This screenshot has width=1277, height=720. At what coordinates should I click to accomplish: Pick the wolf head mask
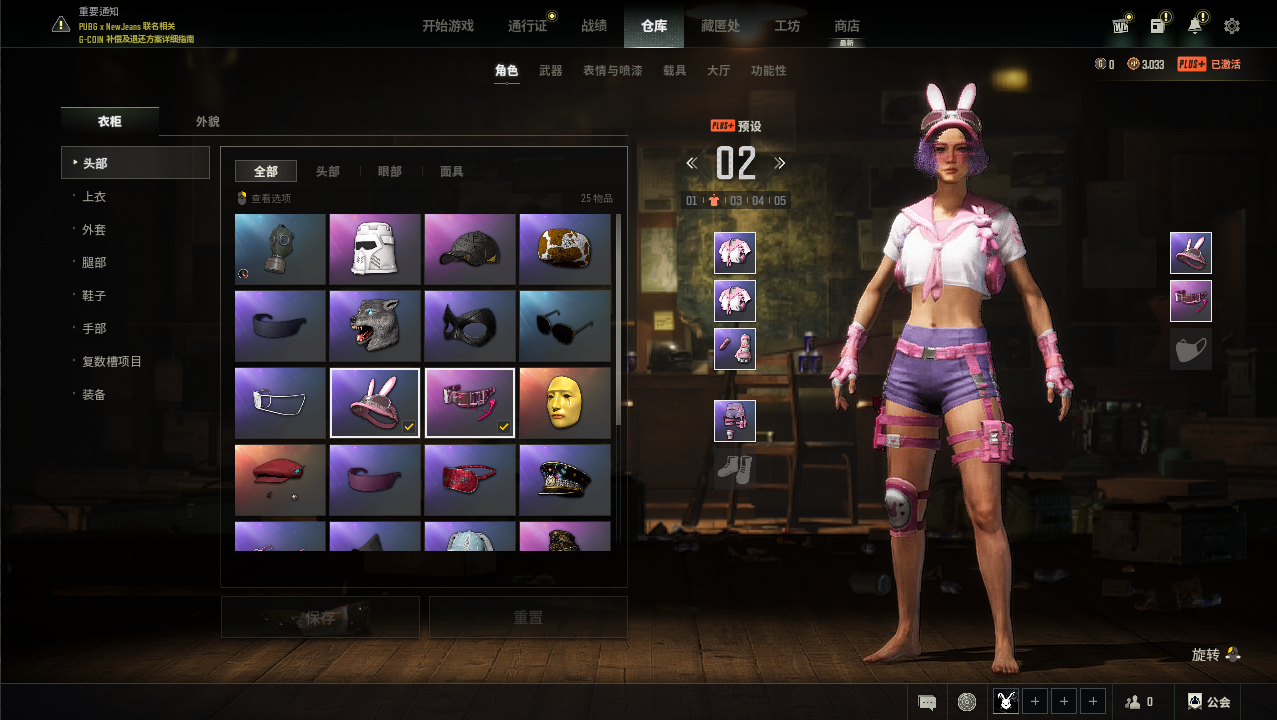tap(375, 326)
